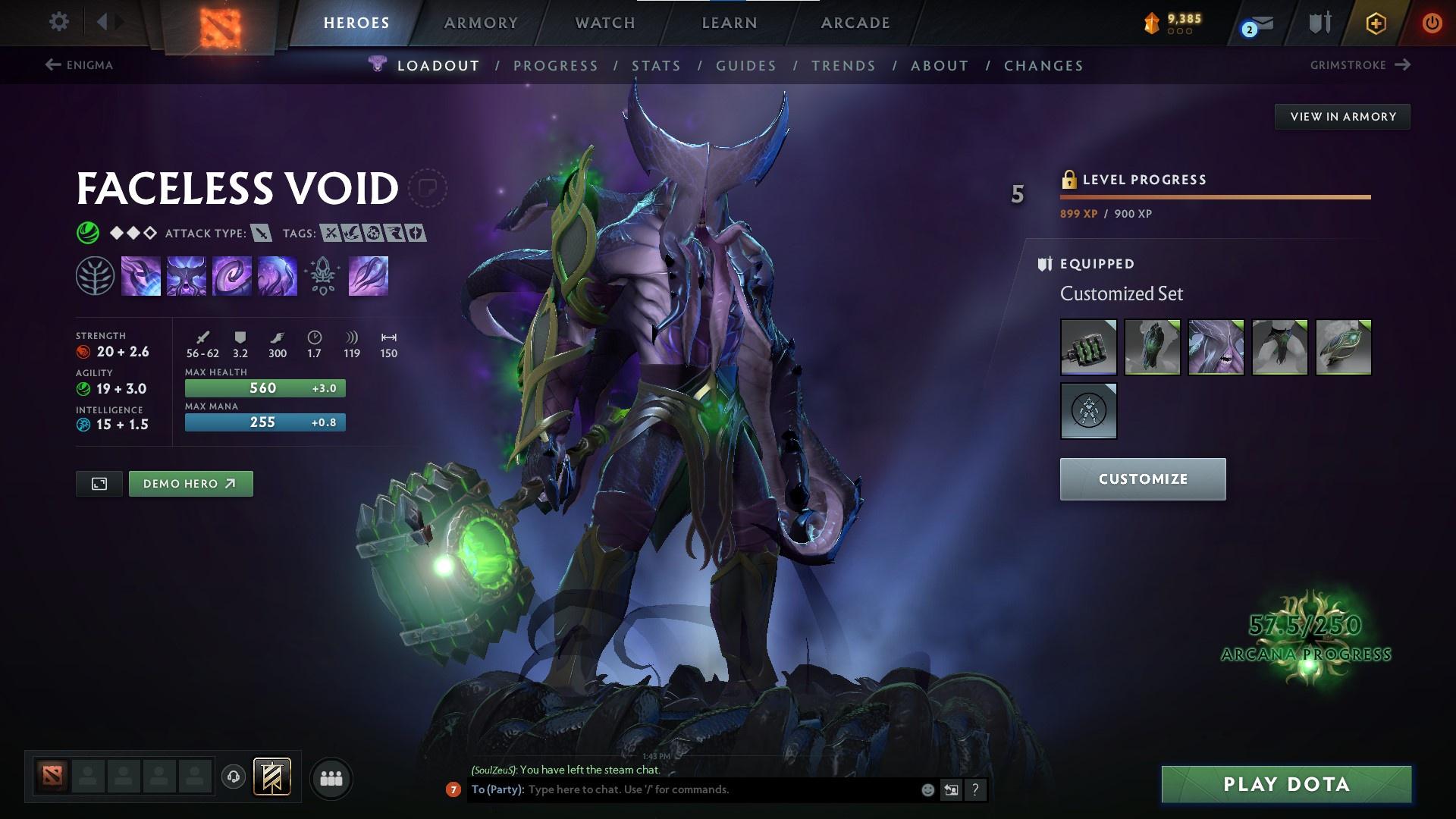This screenshot has height=819, width=1456.
Task: Open the voice chat headset icon
Action: click(233, 777)
